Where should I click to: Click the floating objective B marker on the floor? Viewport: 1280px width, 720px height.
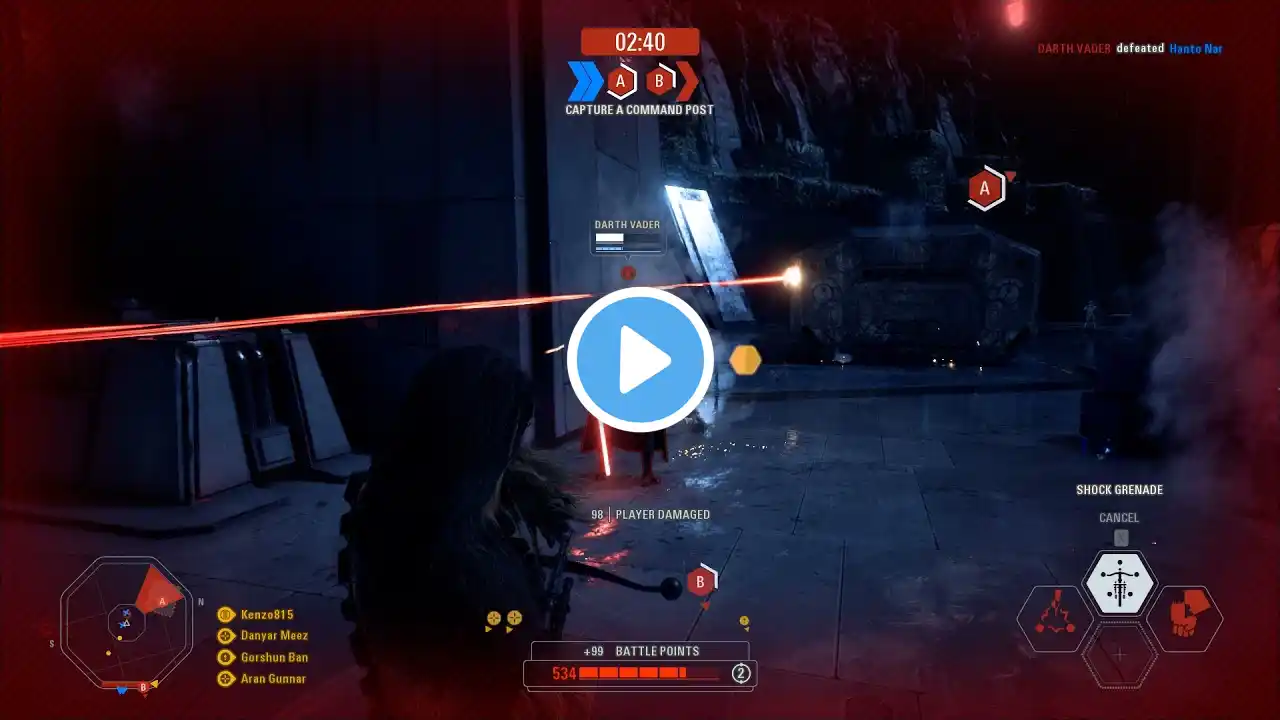click(701, 581)
